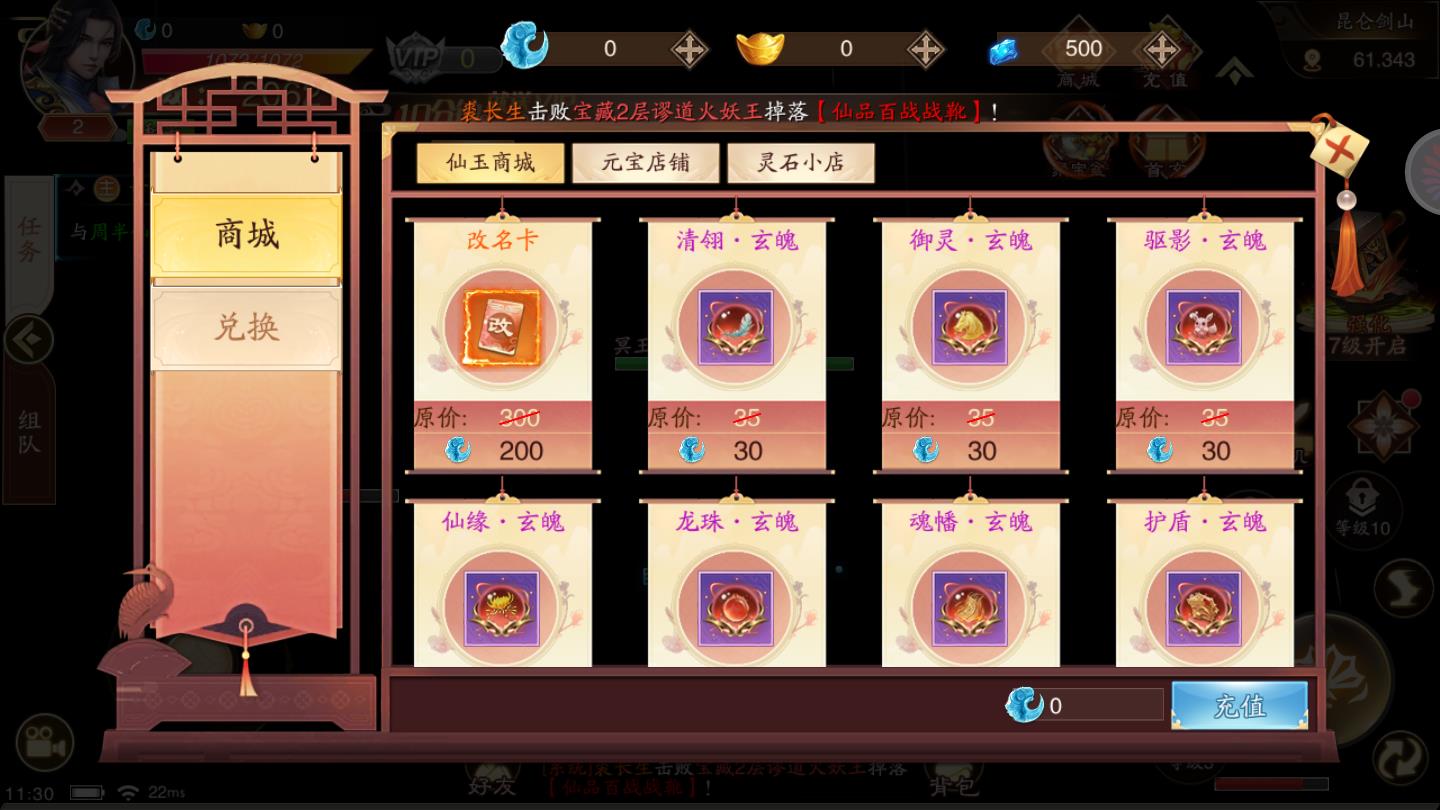Open the 灵石小店 tab
The height and width of the screenshot is (810, 1440).
point(801,162)
